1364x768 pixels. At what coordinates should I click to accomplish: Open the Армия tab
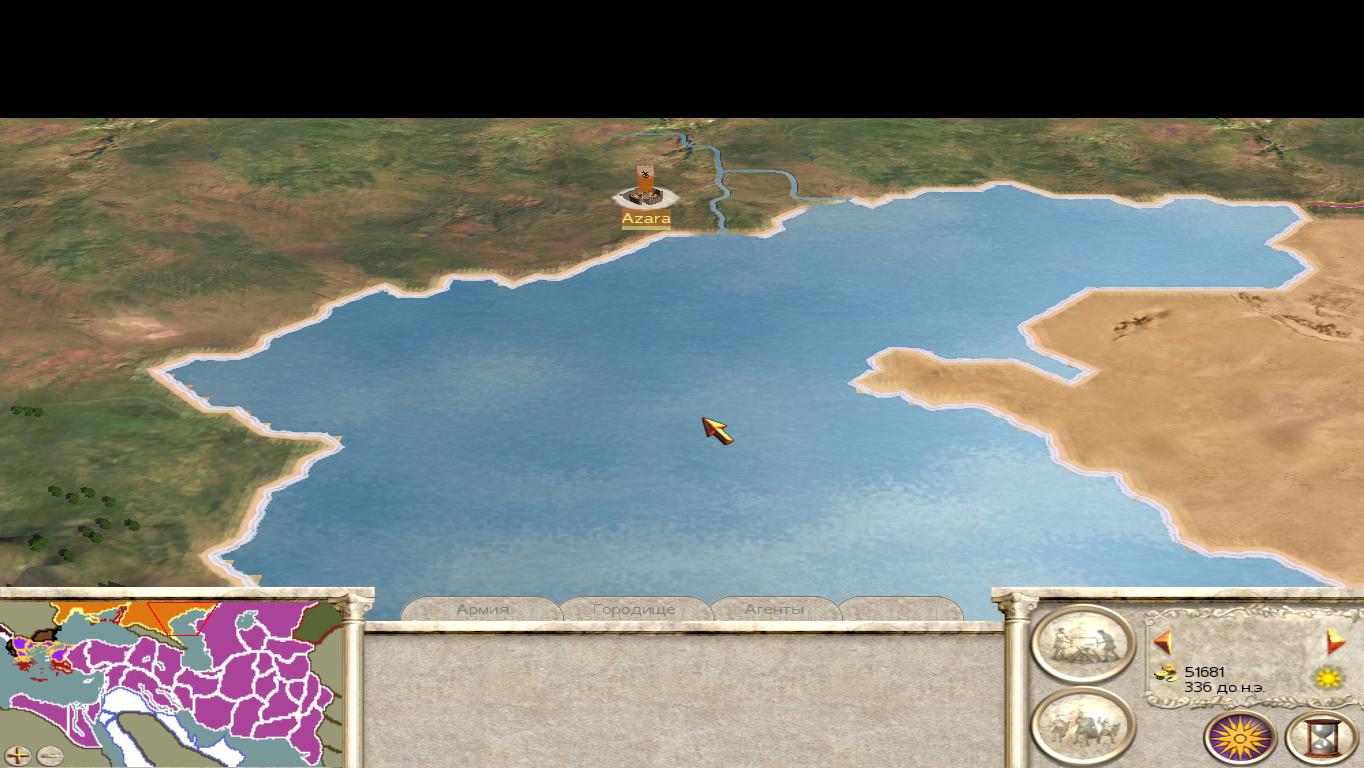483,609
